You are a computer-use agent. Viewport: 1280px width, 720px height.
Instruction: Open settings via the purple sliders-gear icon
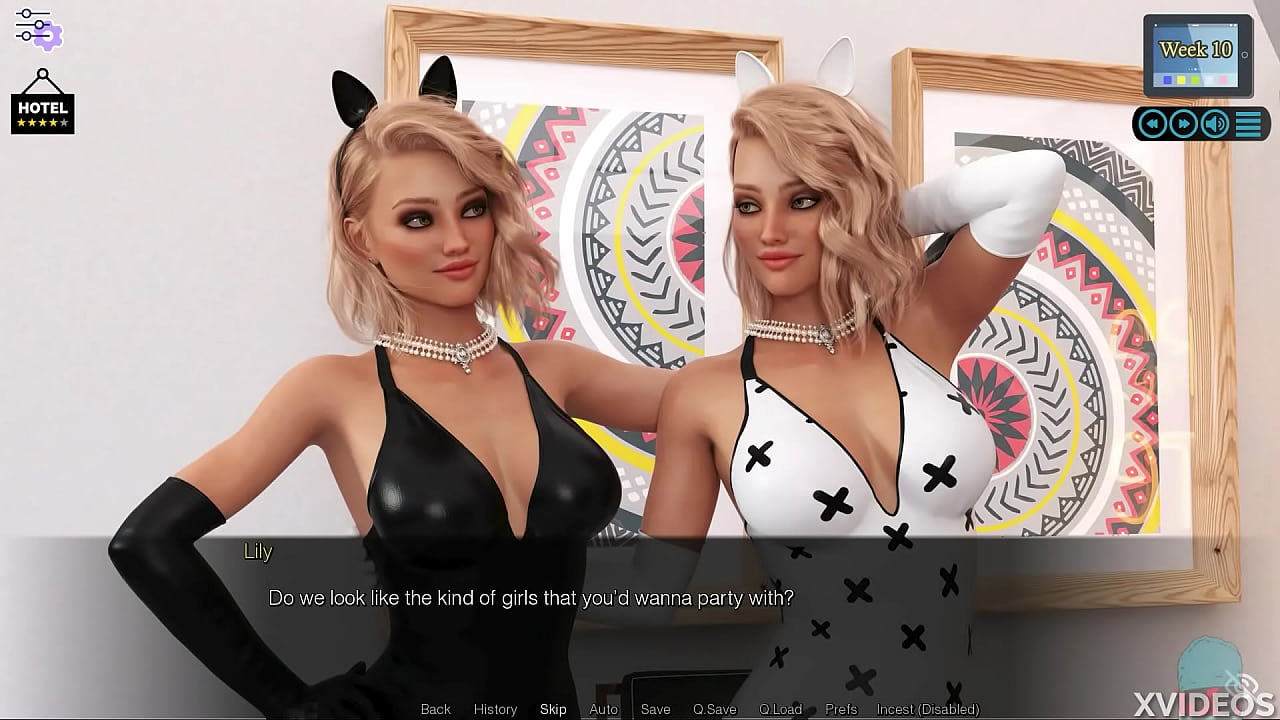(x=38, y=30)
